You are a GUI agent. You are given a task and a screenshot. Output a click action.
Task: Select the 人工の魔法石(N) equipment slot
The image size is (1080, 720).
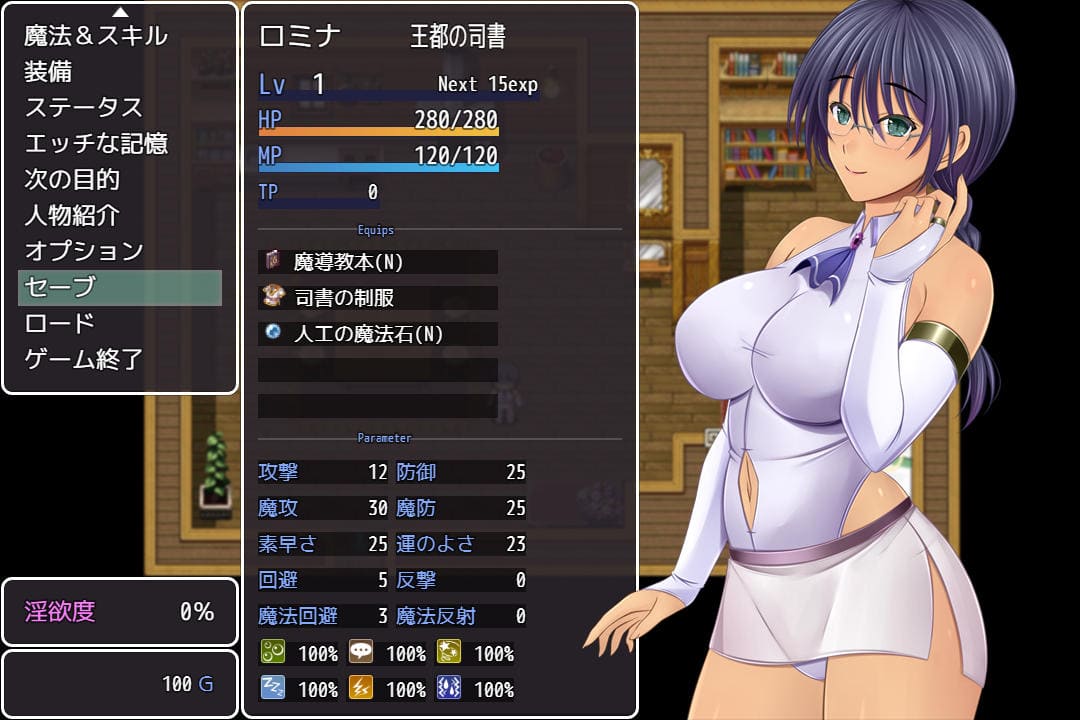pyautogui.click(x=378, y=334)
